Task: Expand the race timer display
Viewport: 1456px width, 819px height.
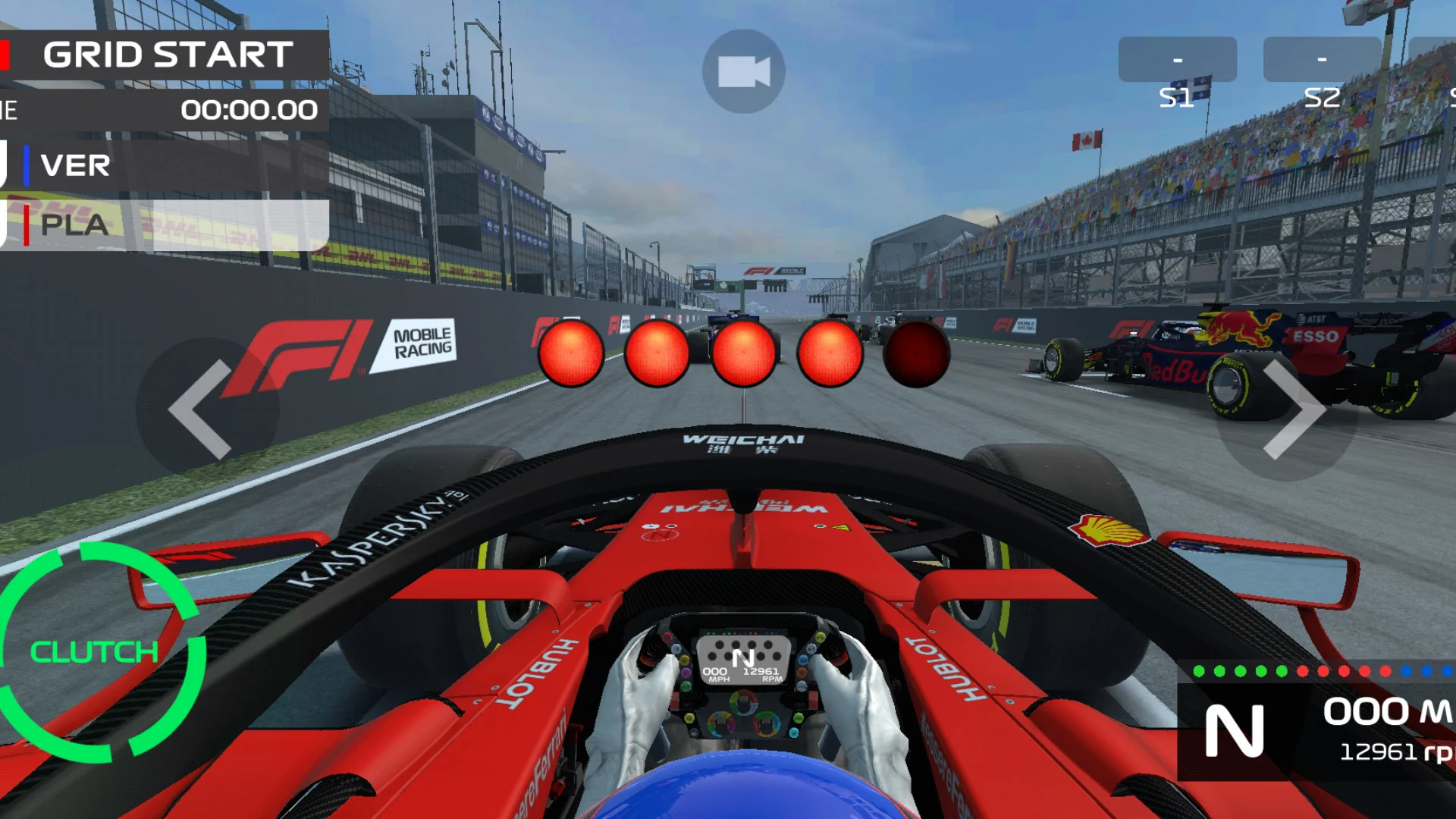Action: tap(248, 109)
